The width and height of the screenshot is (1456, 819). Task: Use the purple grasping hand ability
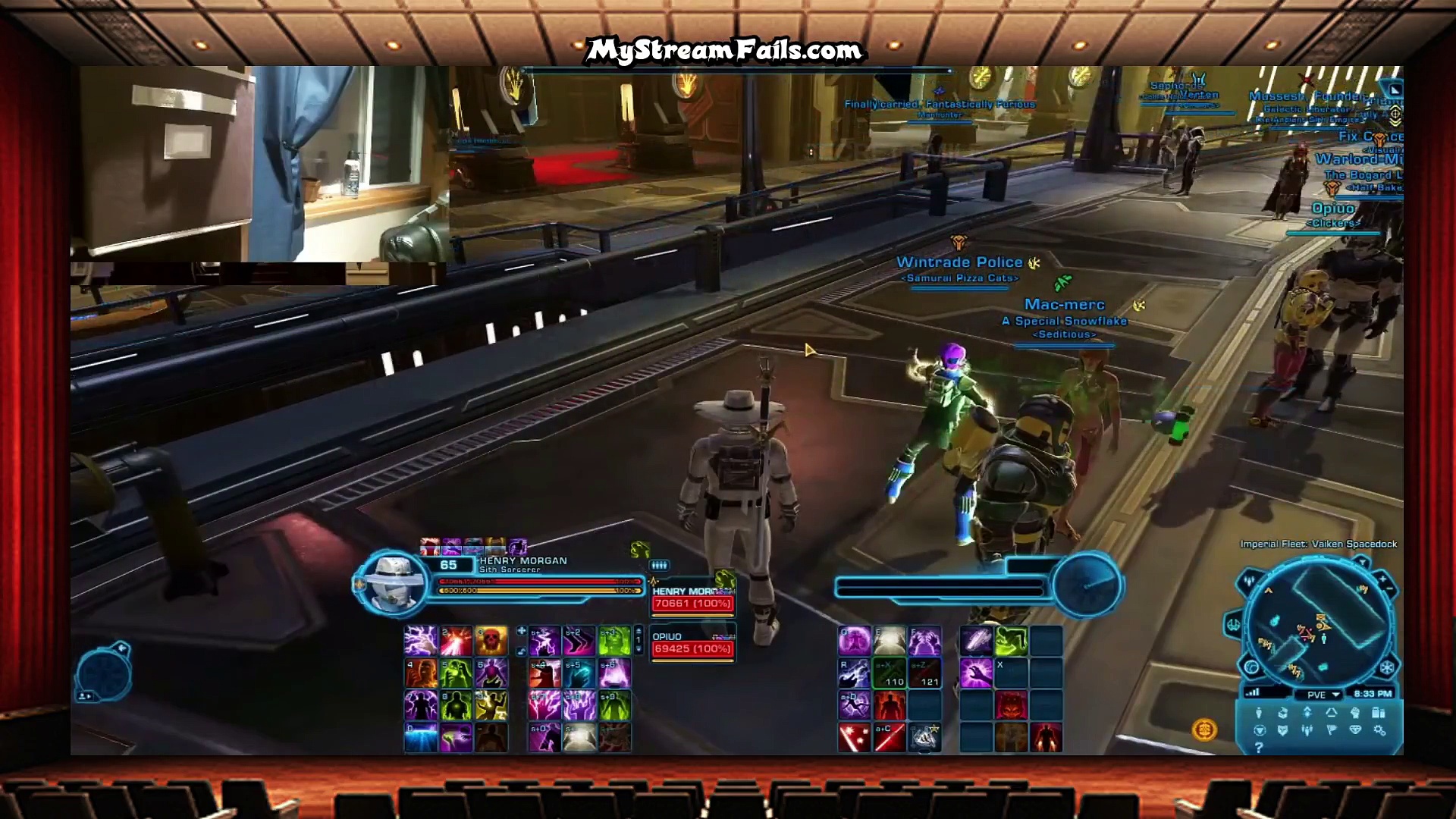point(976,673)
